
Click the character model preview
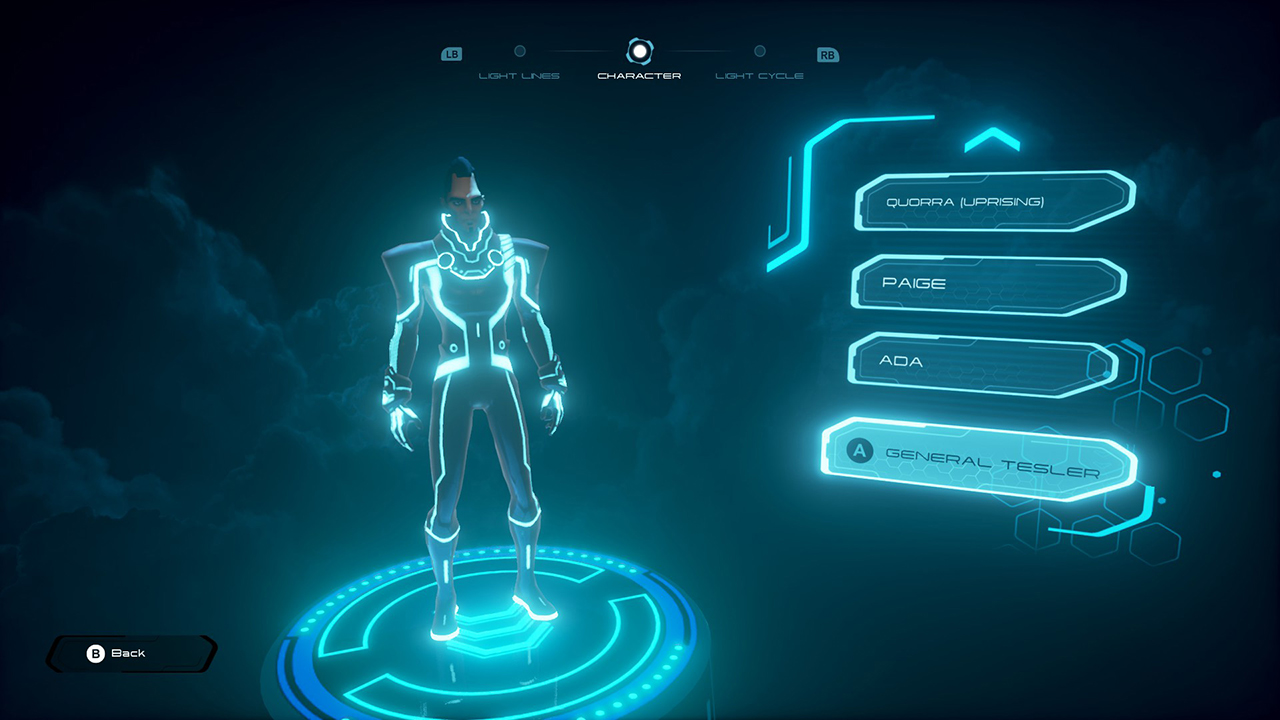pos(470,380)
